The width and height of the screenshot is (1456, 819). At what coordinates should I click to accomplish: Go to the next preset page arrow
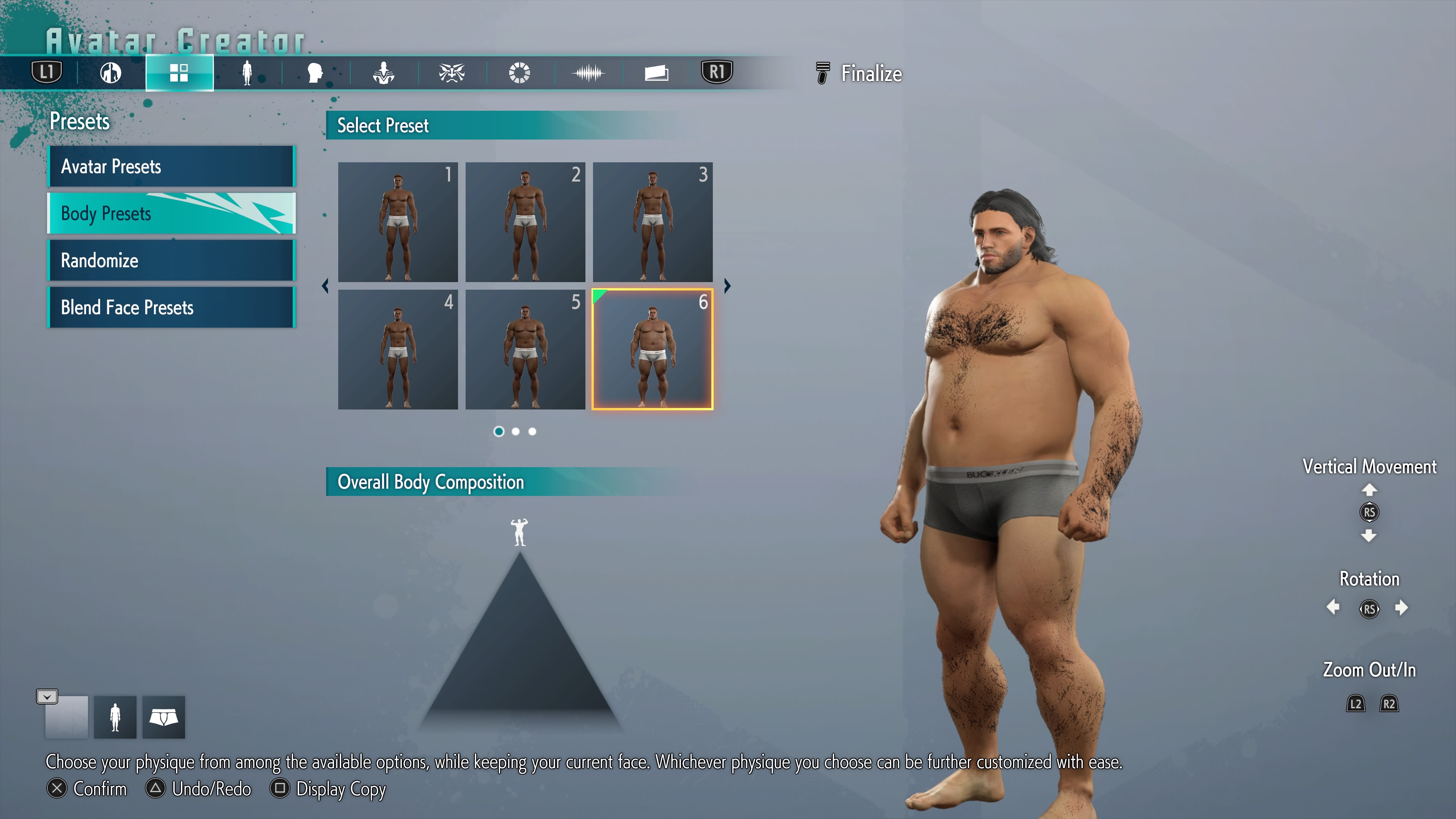pyautogui.click(x=728, y=286)
